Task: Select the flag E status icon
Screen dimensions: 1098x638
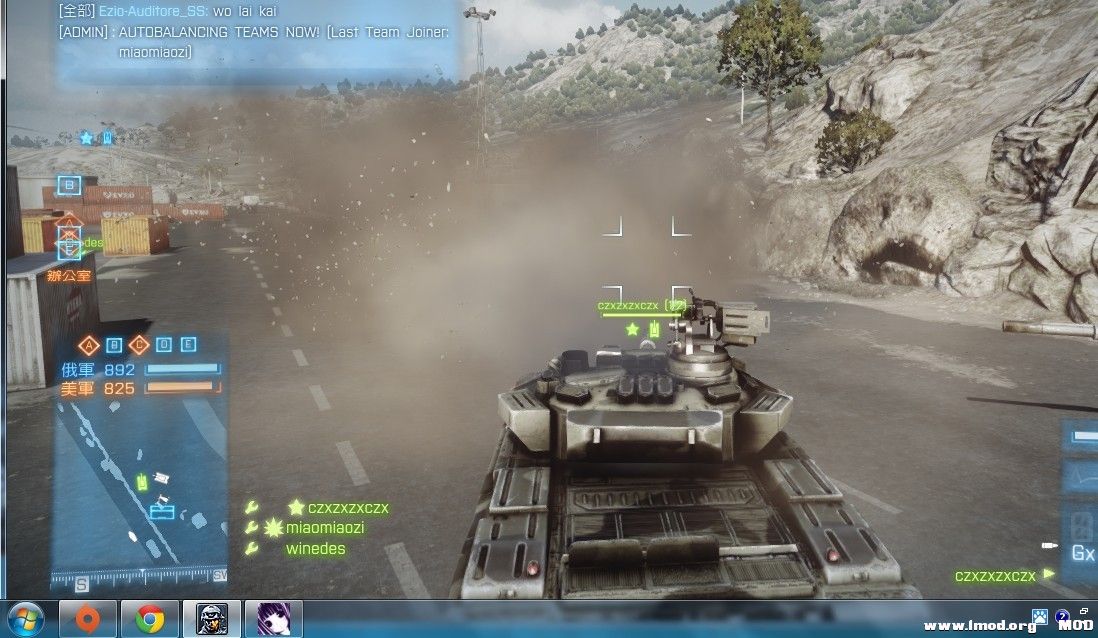Action: pyautogui.click(x=188, y=346)
